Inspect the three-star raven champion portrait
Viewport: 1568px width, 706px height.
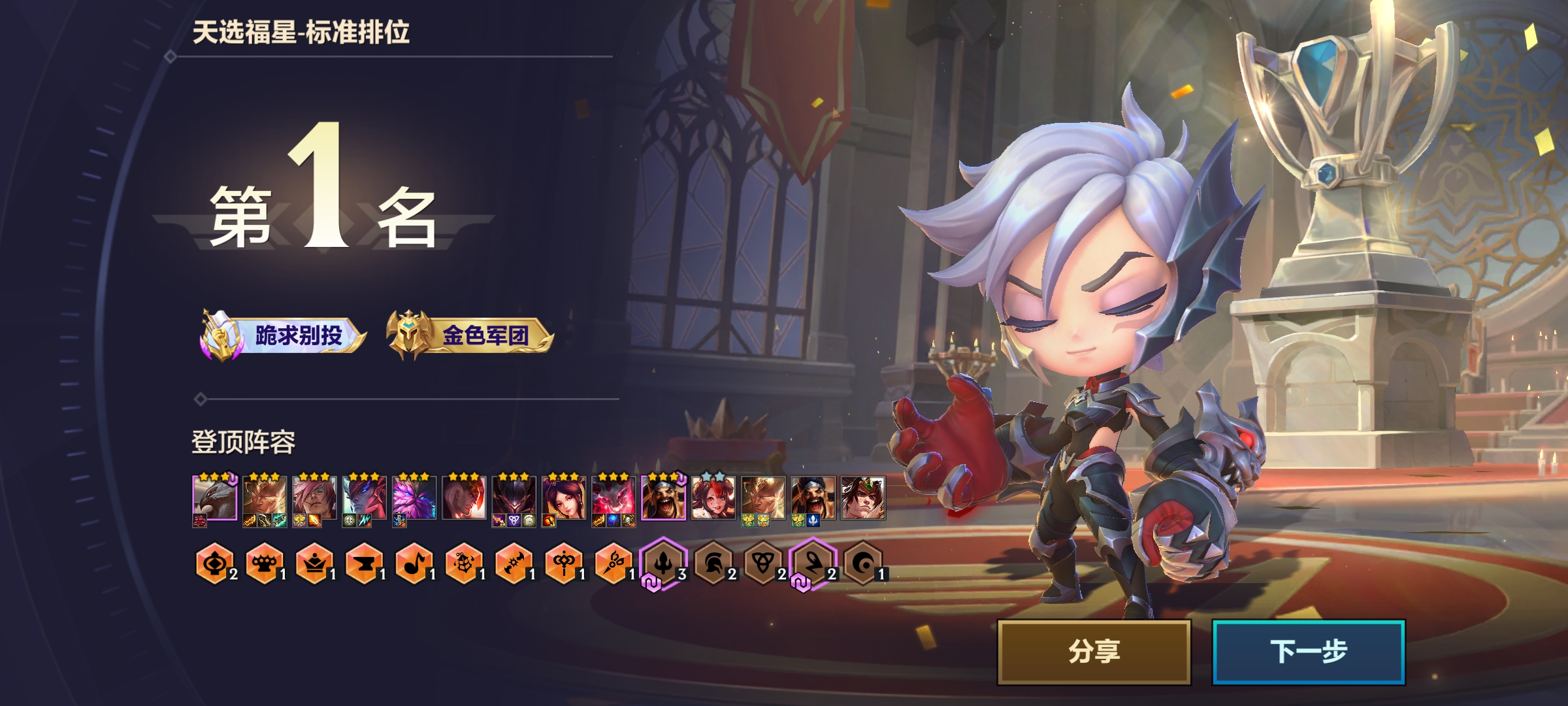pyautogui.click(x=215, y=498)
